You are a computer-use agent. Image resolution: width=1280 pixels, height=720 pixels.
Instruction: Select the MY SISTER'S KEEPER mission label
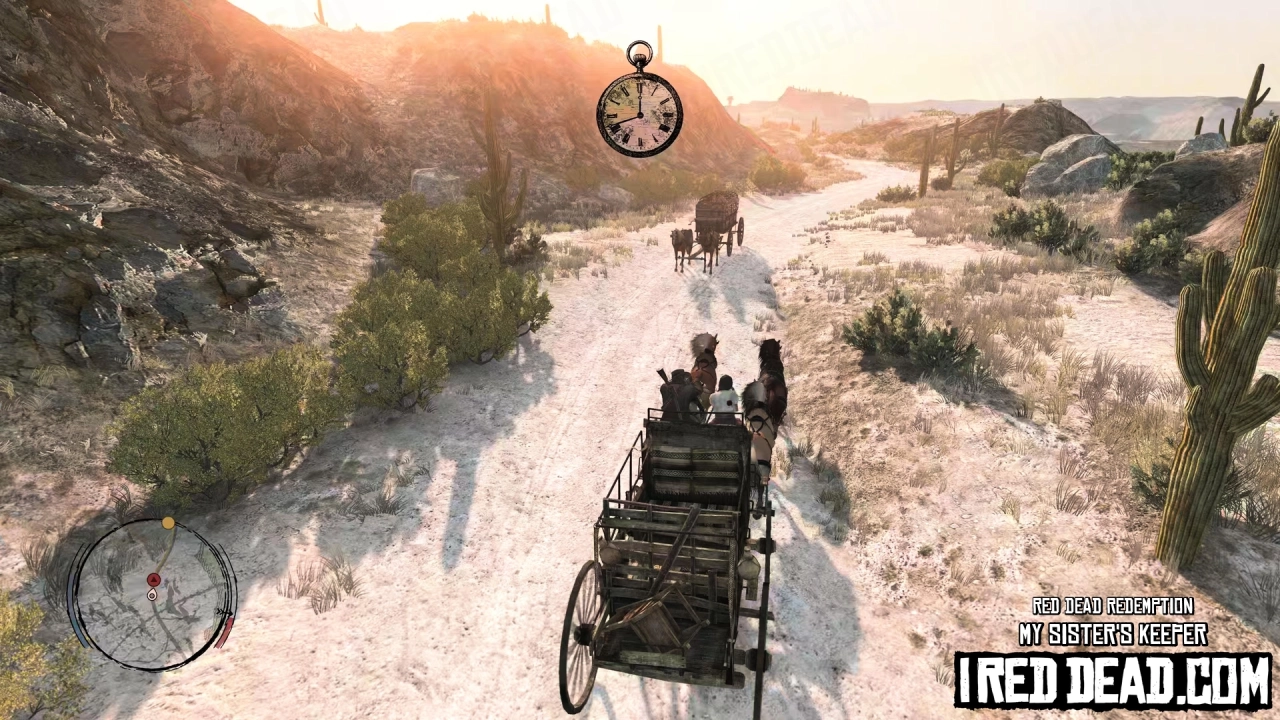tap(1112, 632)
